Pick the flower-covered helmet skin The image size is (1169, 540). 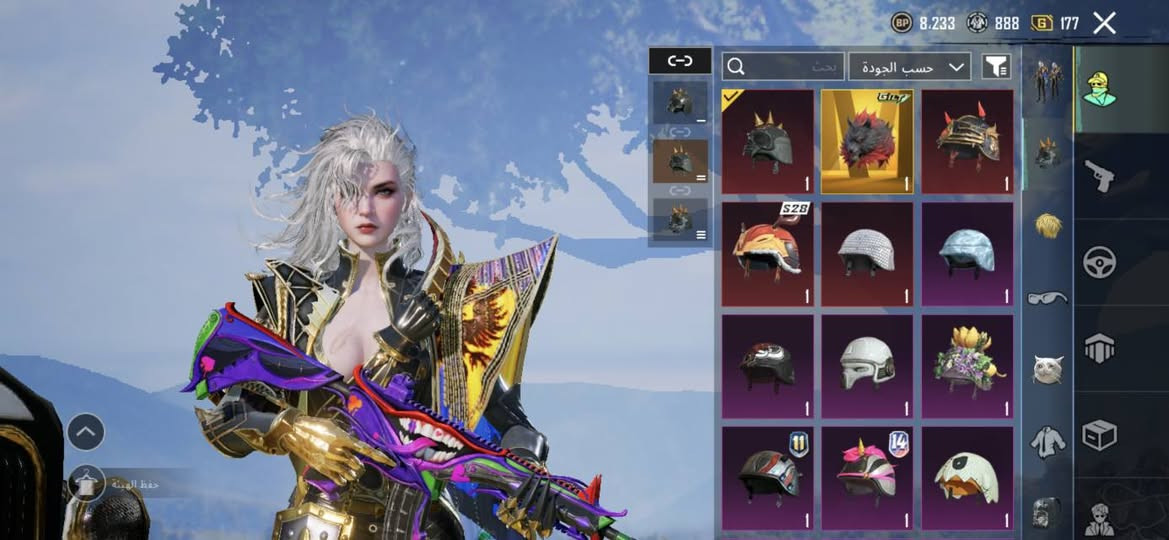tap(967, 365)
